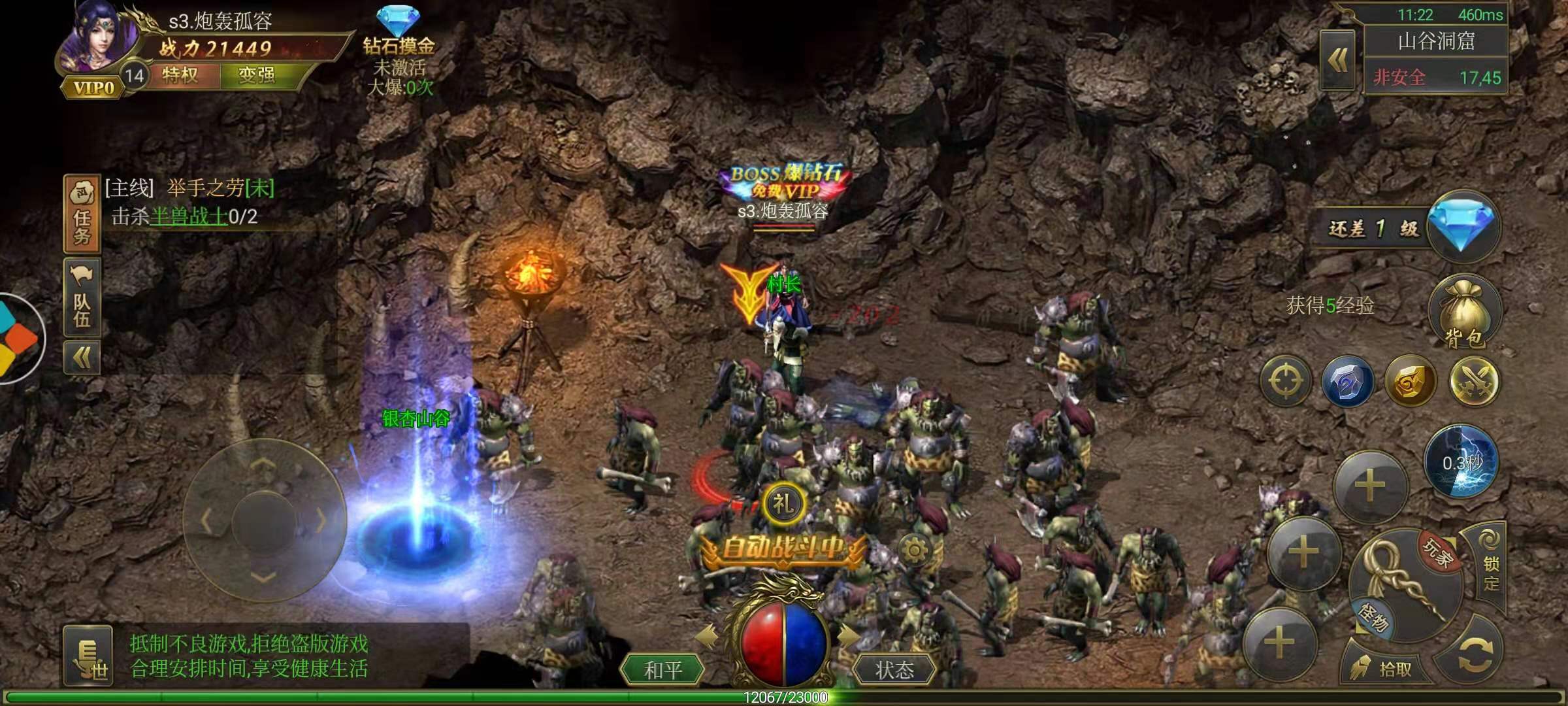Image resolution: width=1568 pixels, height=706 pixels.
Task: Click the crossed swords icon
Action: (1474, 382)
